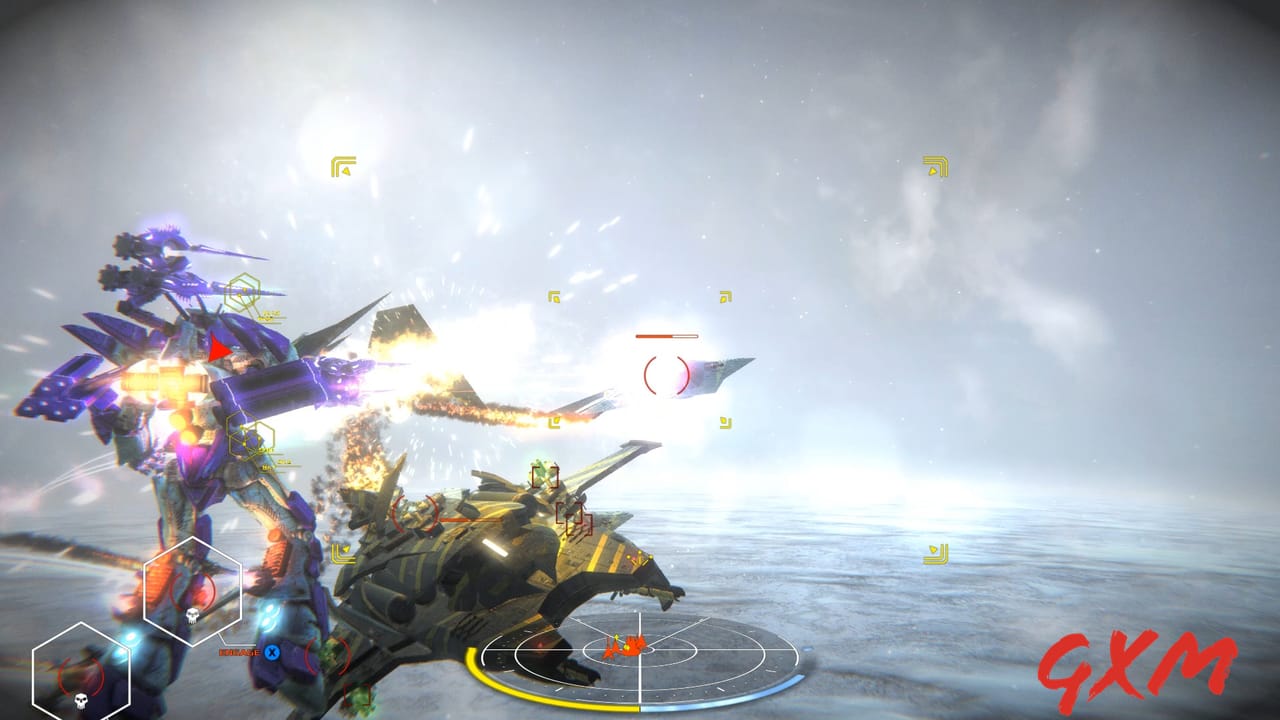This screenshot has width=1280, height=720.
Task: Click the yellow bracket marker near the bottom right
Action: tap(937, 551)
